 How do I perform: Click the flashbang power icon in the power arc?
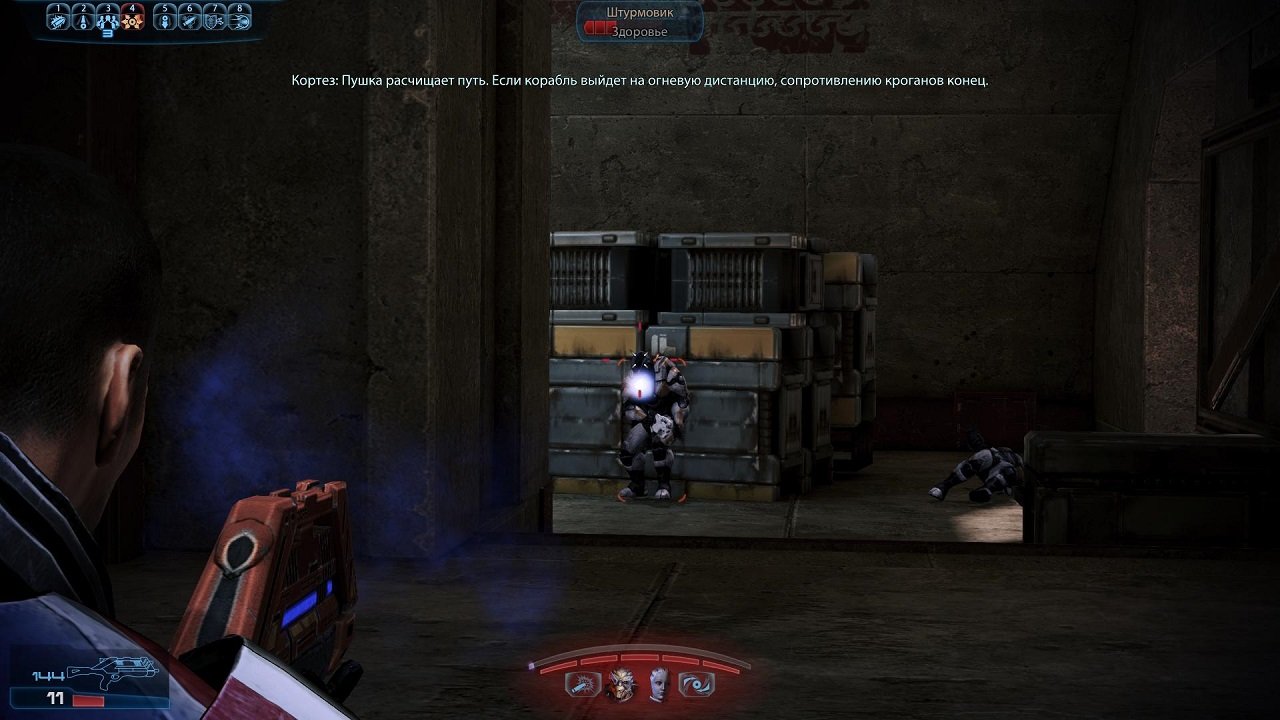click(582, 685)
